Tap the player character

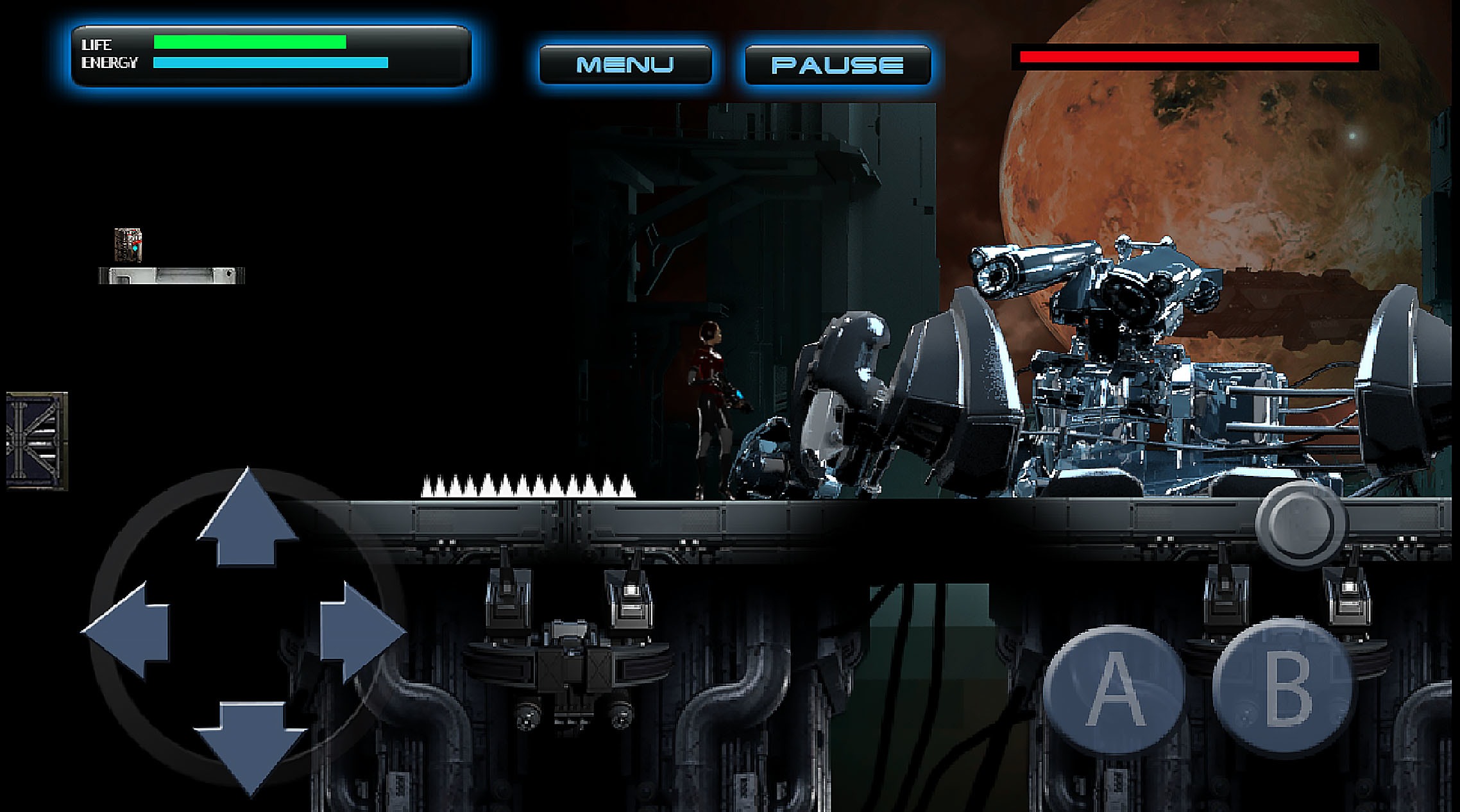coord(712,404)
